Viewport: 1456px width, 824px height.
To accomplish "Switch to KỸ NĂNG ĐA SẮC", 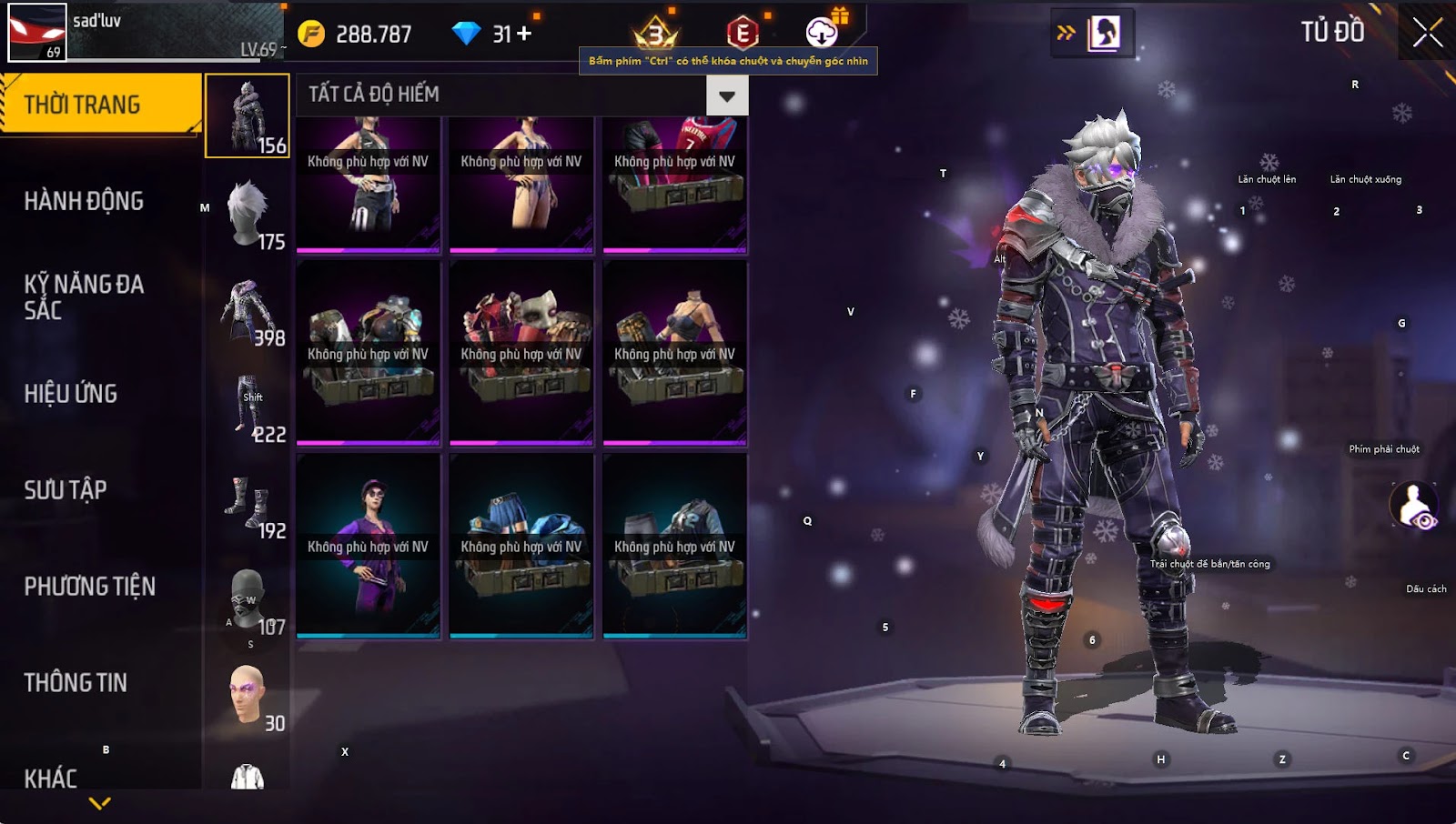I will pyautogui.click(x=84, y=297).
